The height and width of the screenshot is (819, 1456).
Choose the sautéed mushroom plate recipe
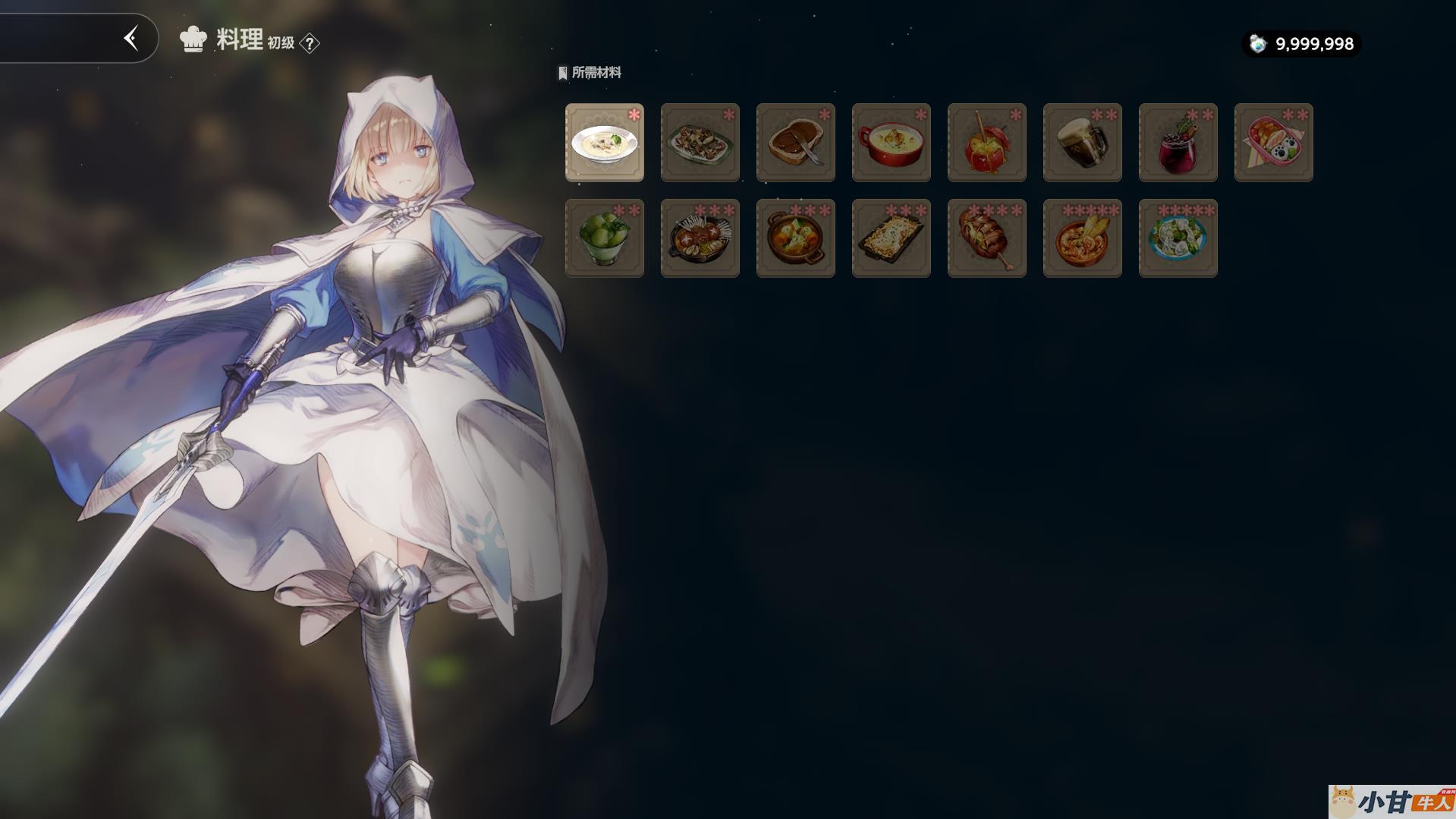coord(700,143)
